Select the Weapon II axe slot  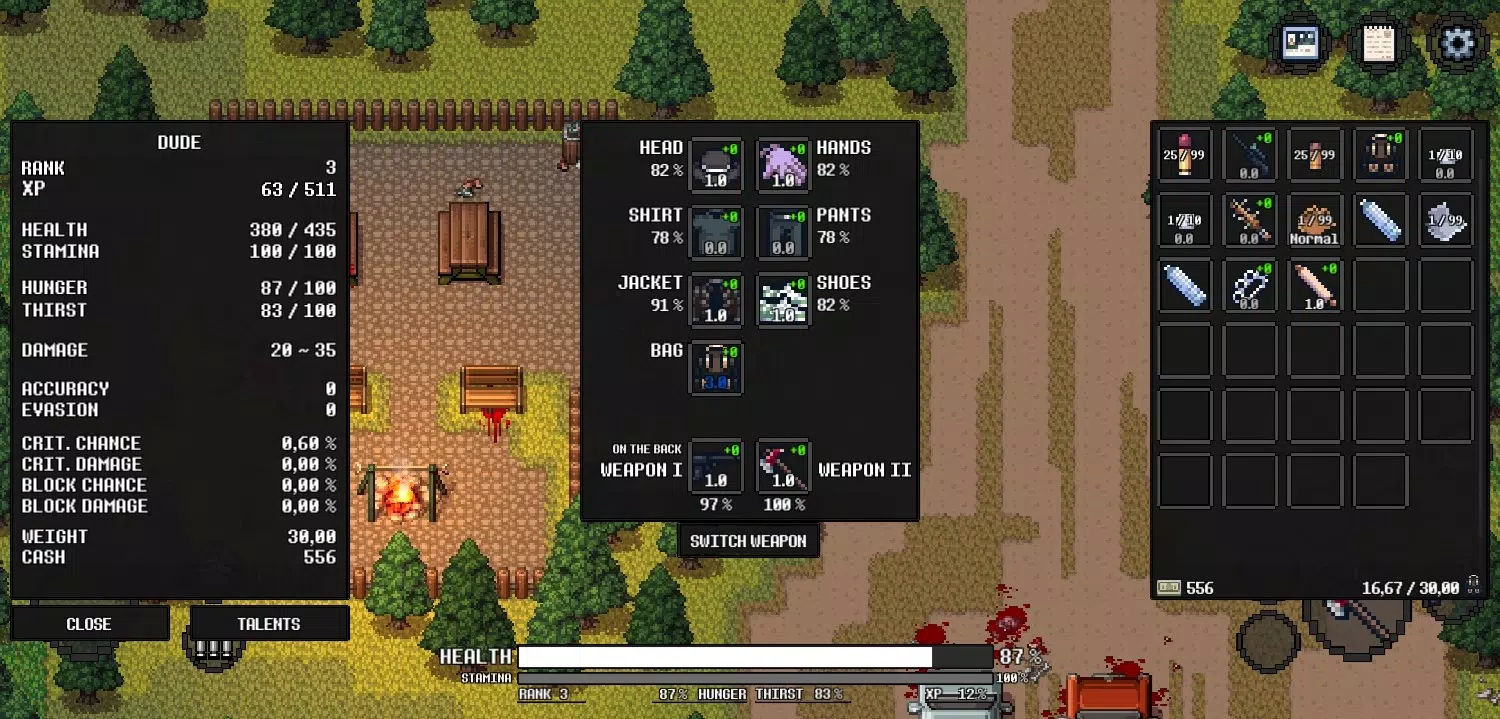click(x=783, y=466)
